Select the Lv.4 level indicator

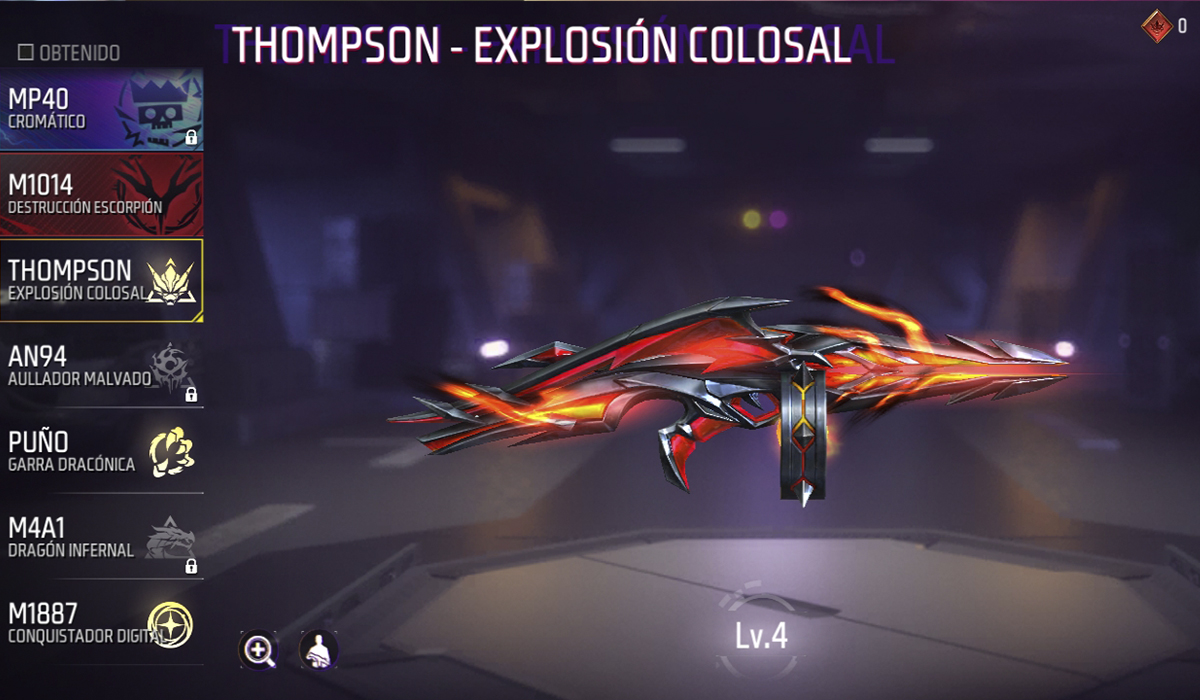[761, 637]
